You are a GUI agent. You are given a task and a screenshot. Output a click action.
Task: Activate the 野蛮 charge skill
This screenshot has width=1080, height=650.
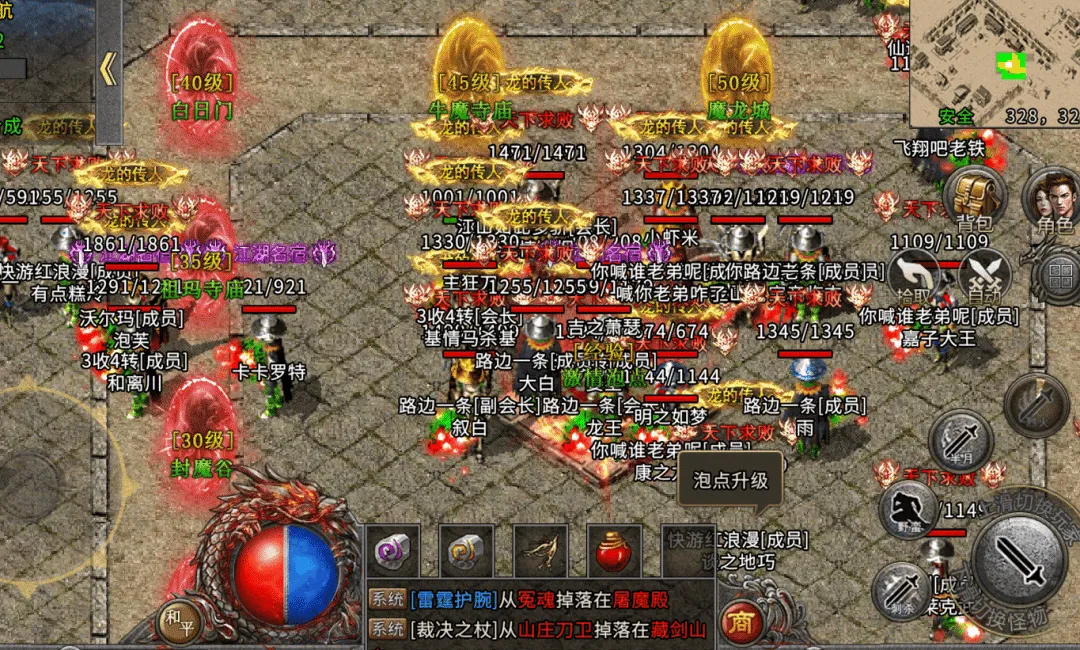point(908,509)
